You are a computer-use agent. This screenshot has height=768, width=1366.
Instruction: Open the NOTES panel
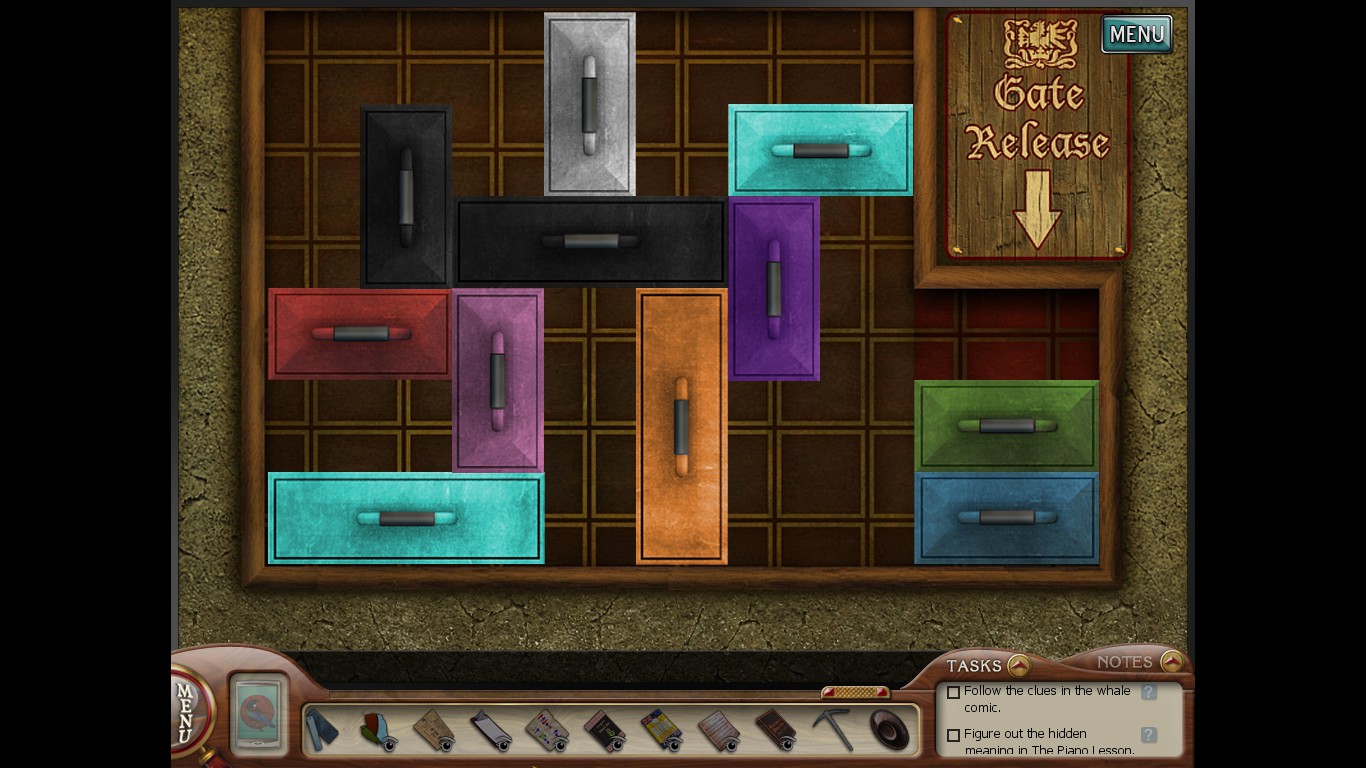(x=1172, y=662)
